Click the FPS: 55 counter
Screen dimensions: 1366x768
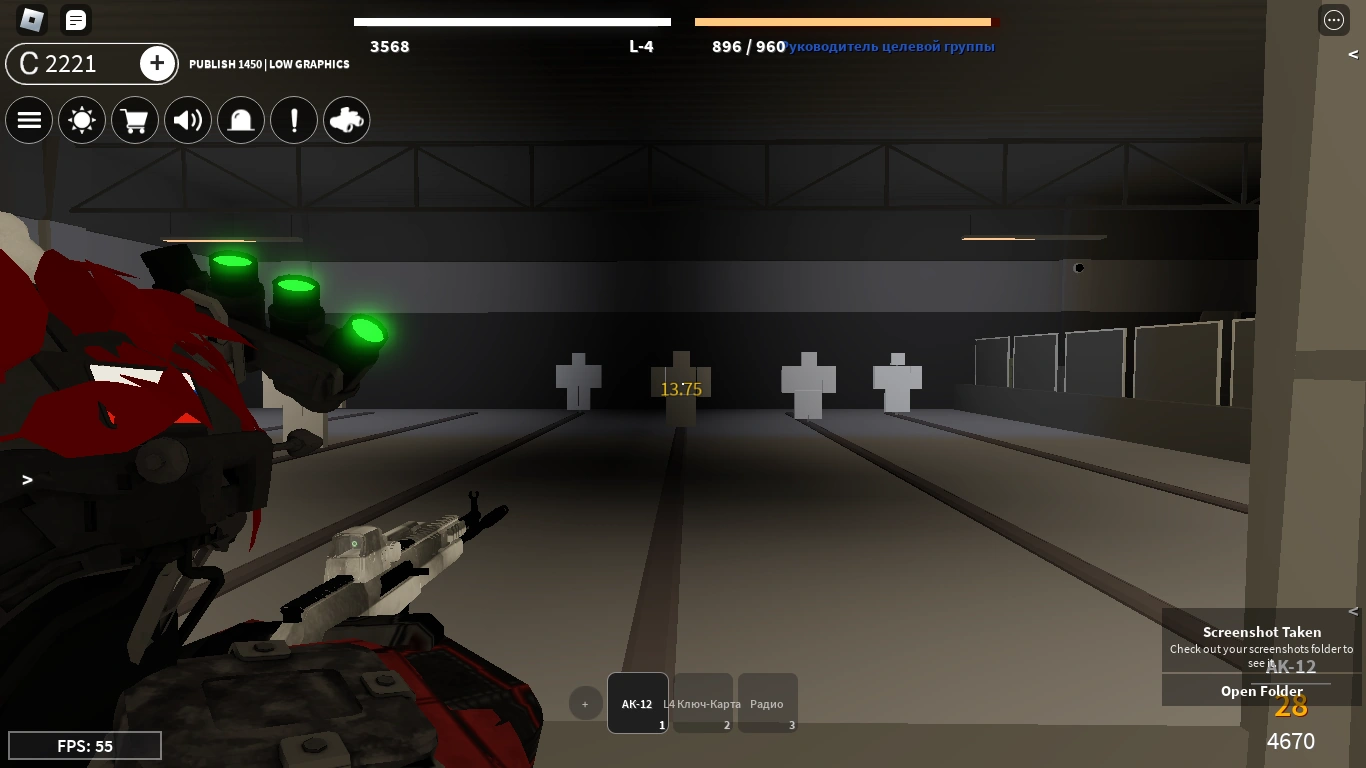84,745
